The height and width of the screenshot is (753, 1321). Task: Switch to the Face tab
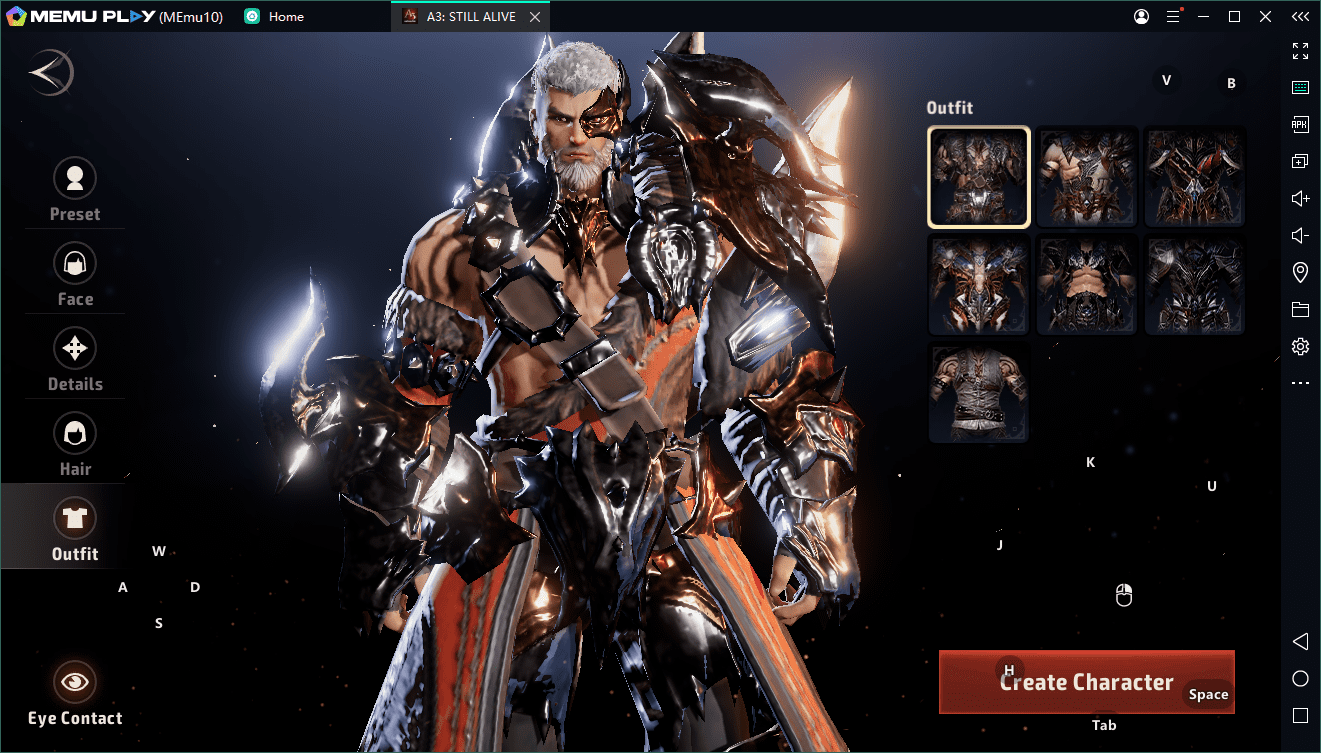coord(75,274)
